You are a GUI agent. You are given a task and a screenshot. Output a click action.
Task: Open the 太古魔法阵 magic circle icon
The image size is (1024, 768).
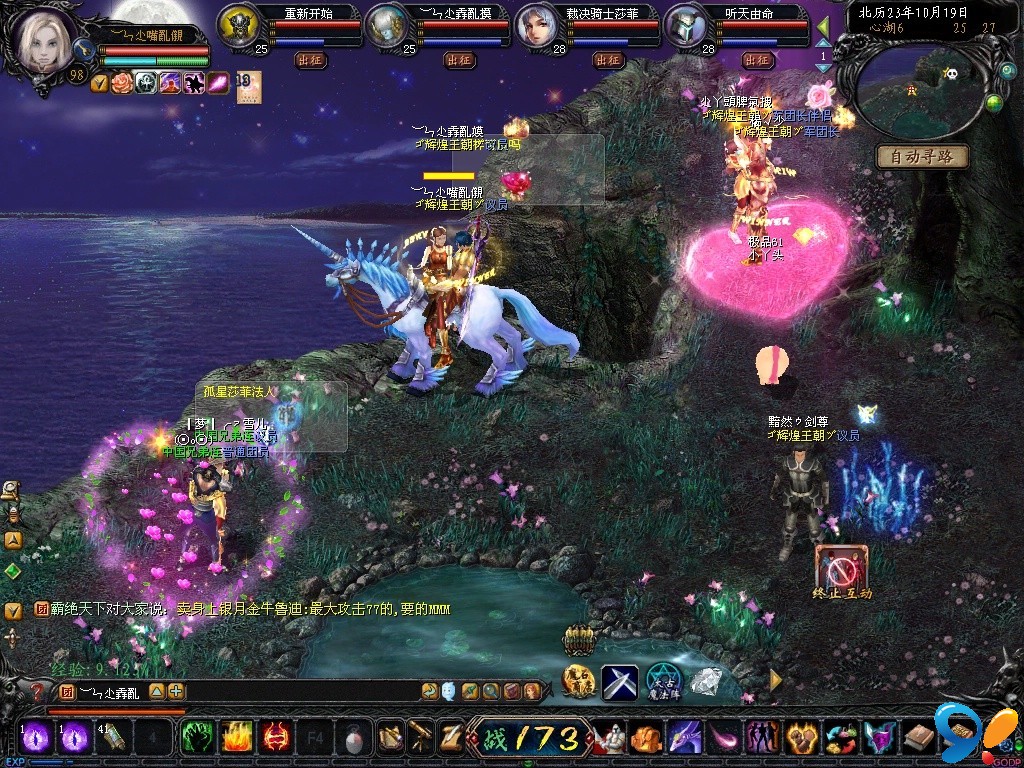tap(663, 681)
